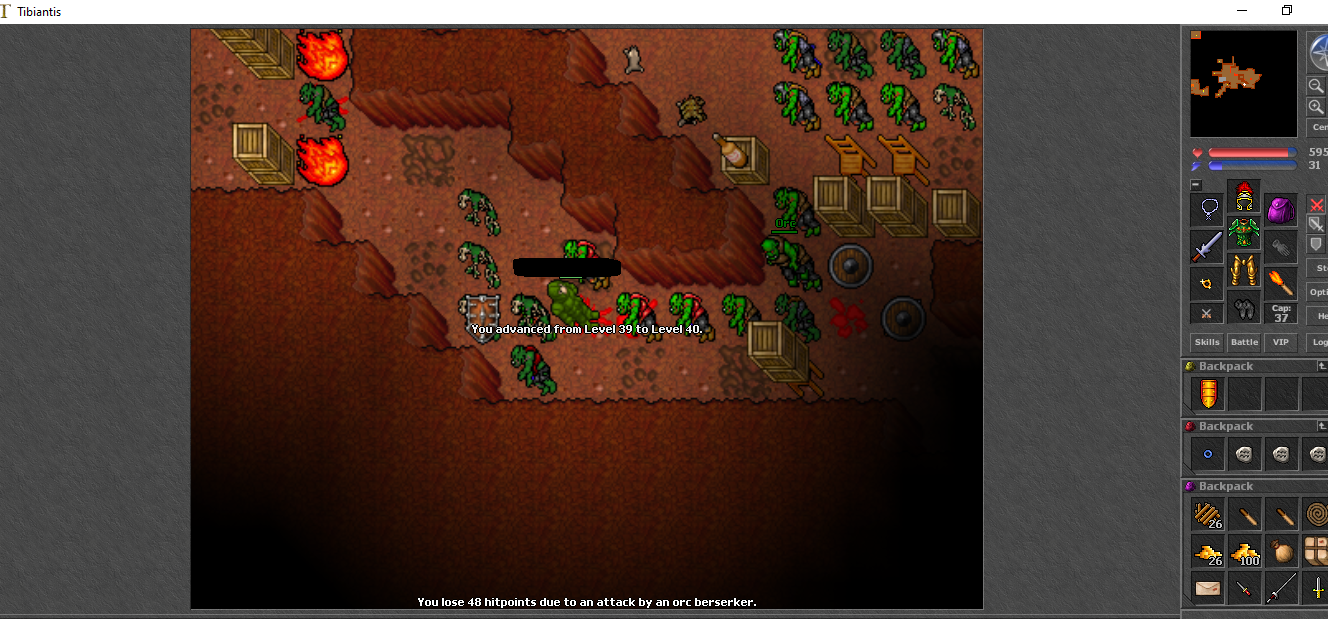Select the golden legs slot

point(1244,270)
